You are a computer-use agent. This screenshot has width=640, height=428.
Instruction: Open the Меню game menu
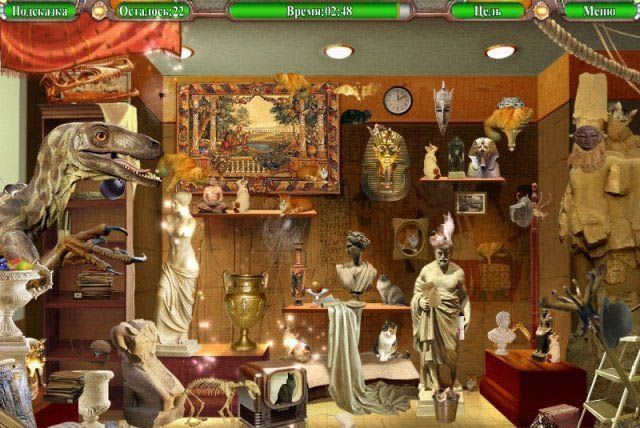pyautogui.click(x=600, y=11)
